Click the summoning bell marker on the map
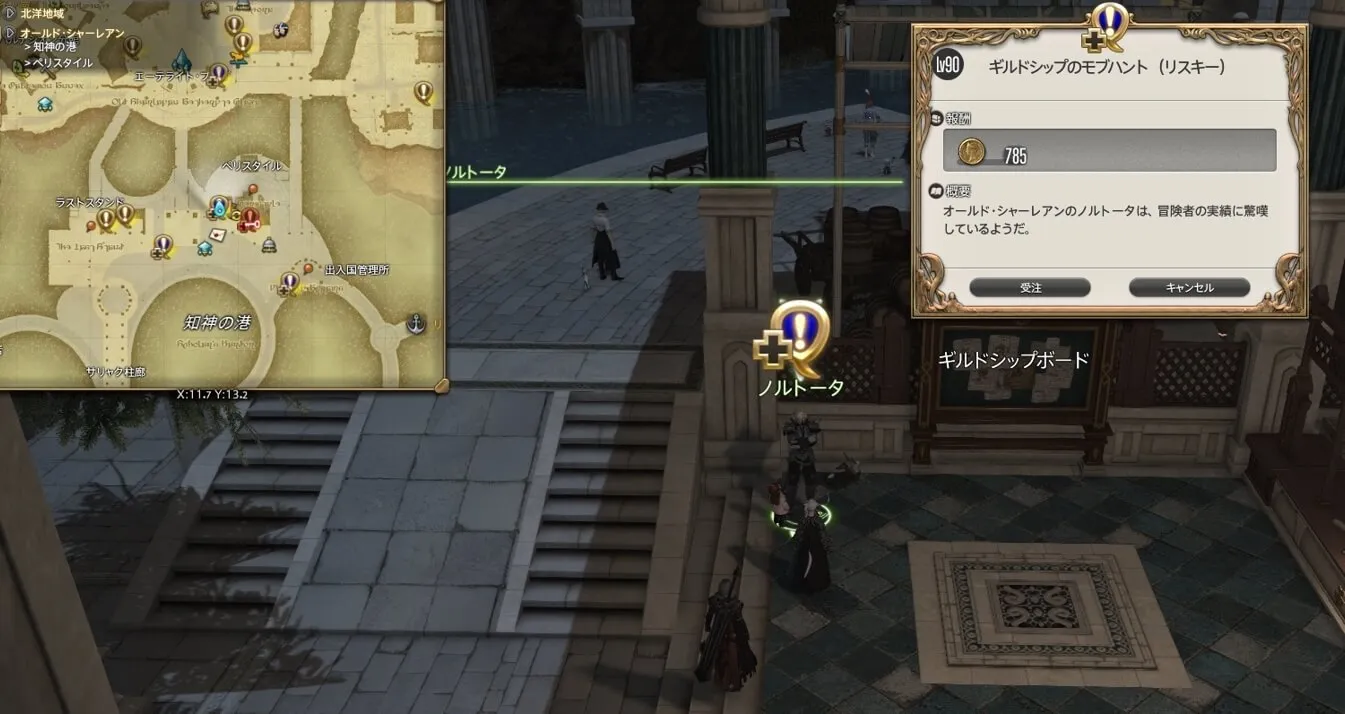 (x=268, y=246)
